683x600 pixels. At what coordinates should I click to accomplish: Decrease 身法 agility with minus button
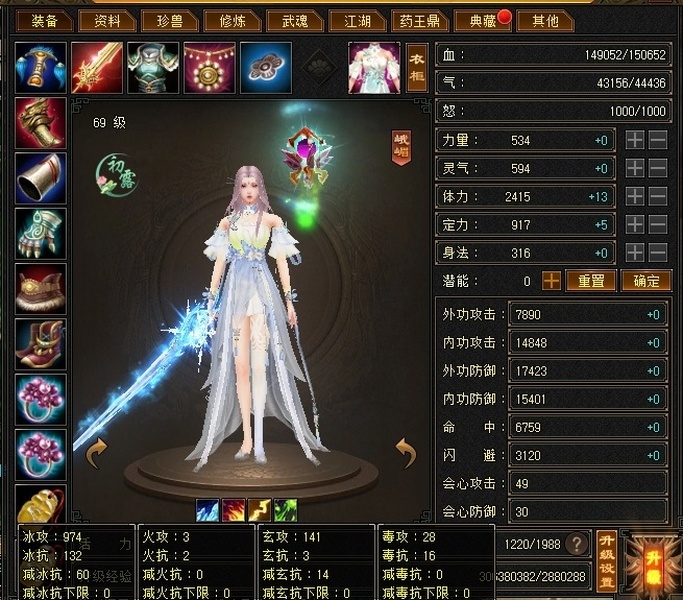657,253
